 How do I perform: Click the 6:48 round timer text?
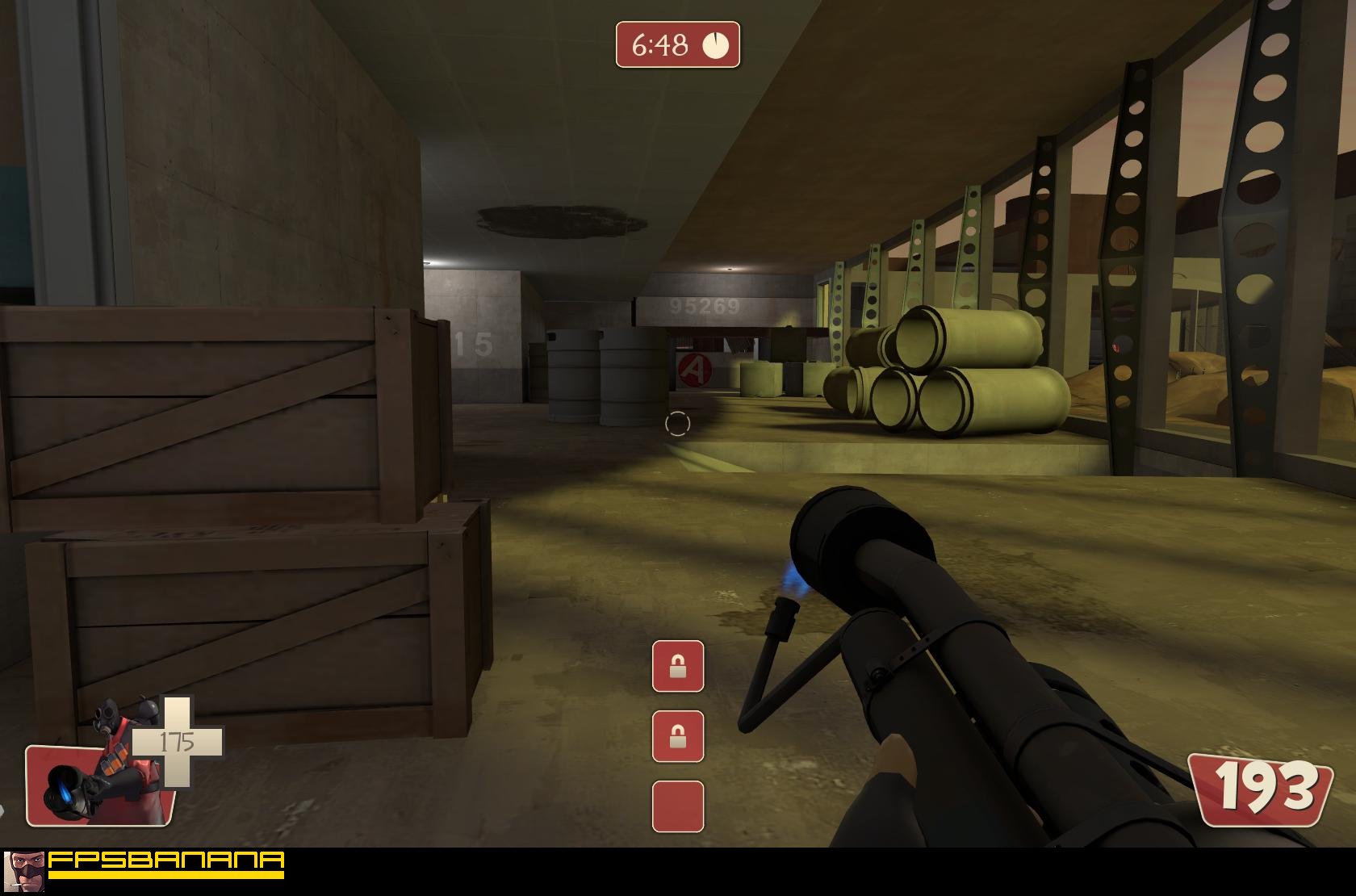[x=660, y=43]
